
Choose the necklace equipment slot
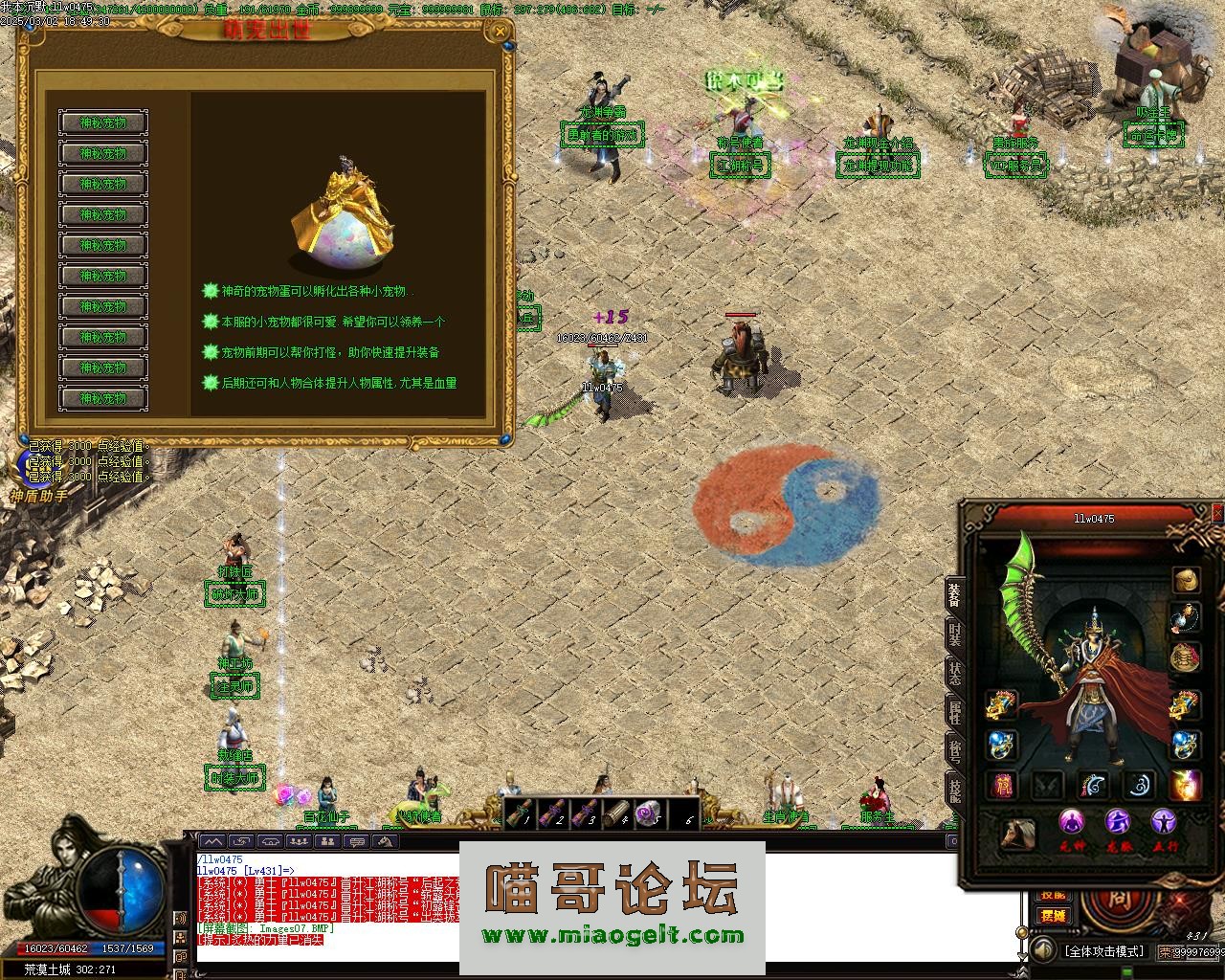pyautogui.click(x=1187, y=618)
